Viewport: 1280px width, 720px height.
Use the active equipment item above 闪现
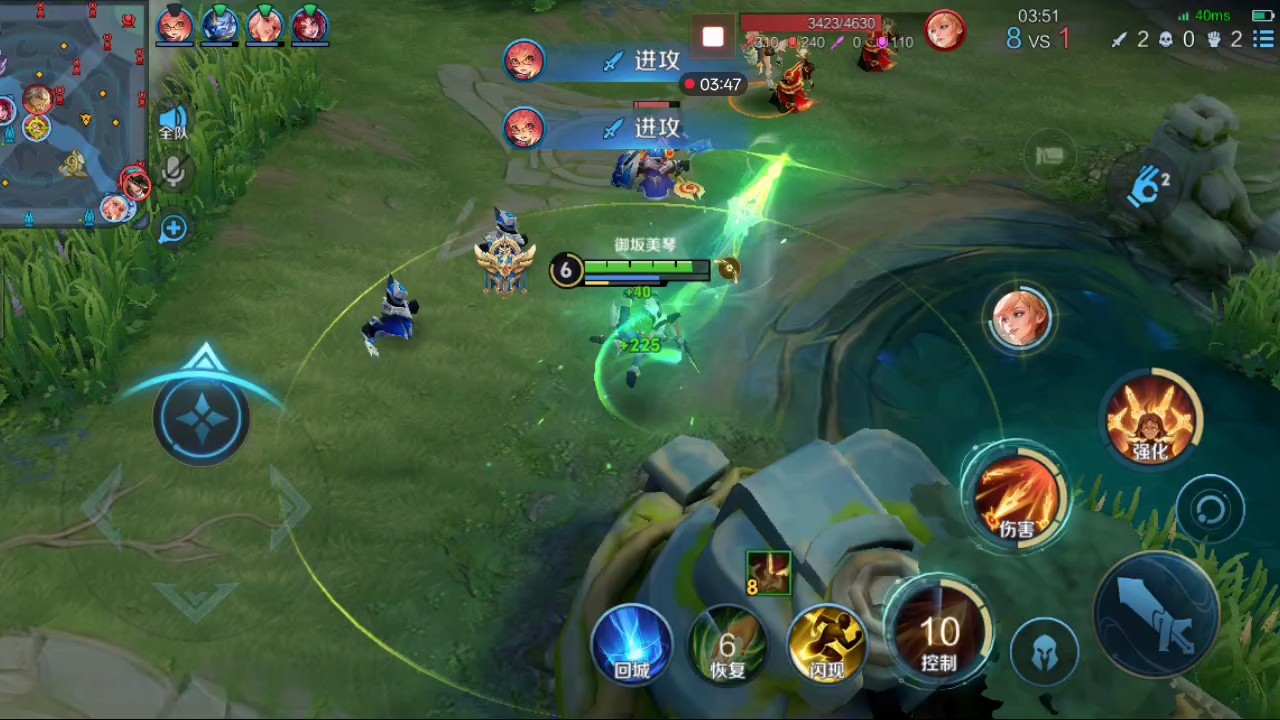pos(769,573)
